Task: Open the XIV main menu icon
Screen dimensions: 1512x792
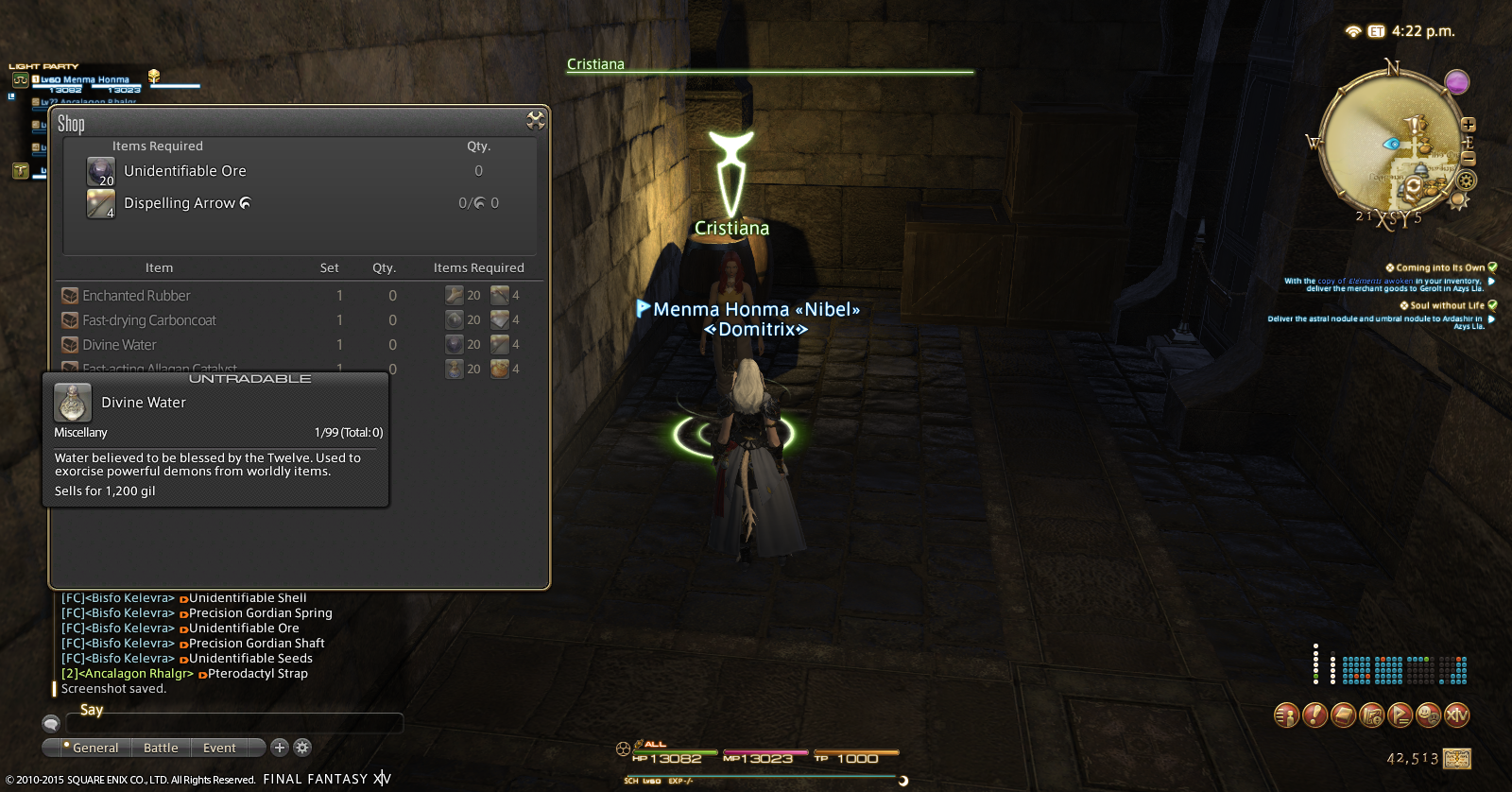Action: 1455,715
